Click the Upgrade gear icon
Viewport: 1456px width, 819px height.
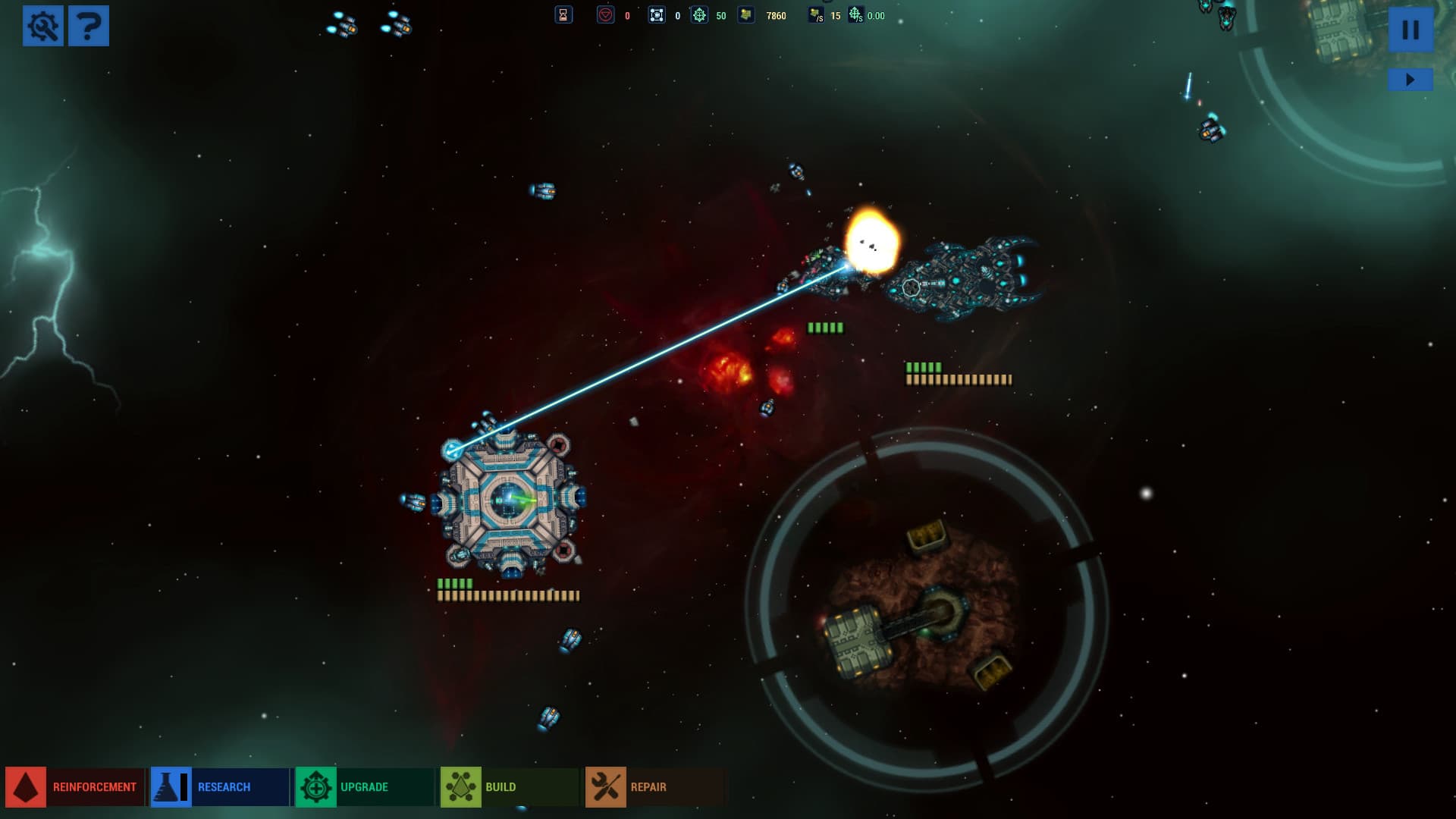(x=317, y=786)
